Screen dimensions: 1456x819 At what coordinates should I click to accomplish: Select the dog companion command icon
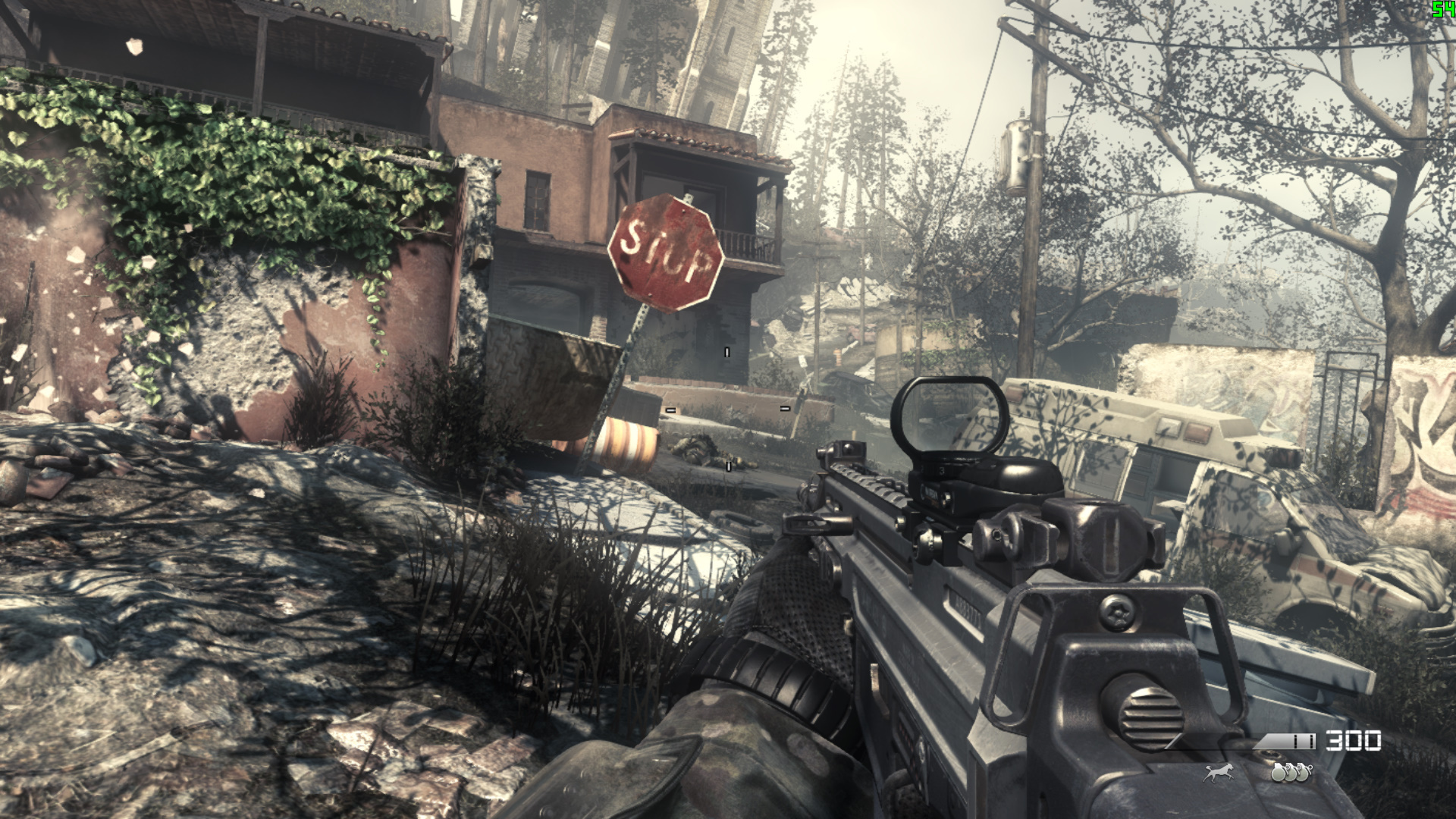pyautogui.click(x=1219, y=772)
